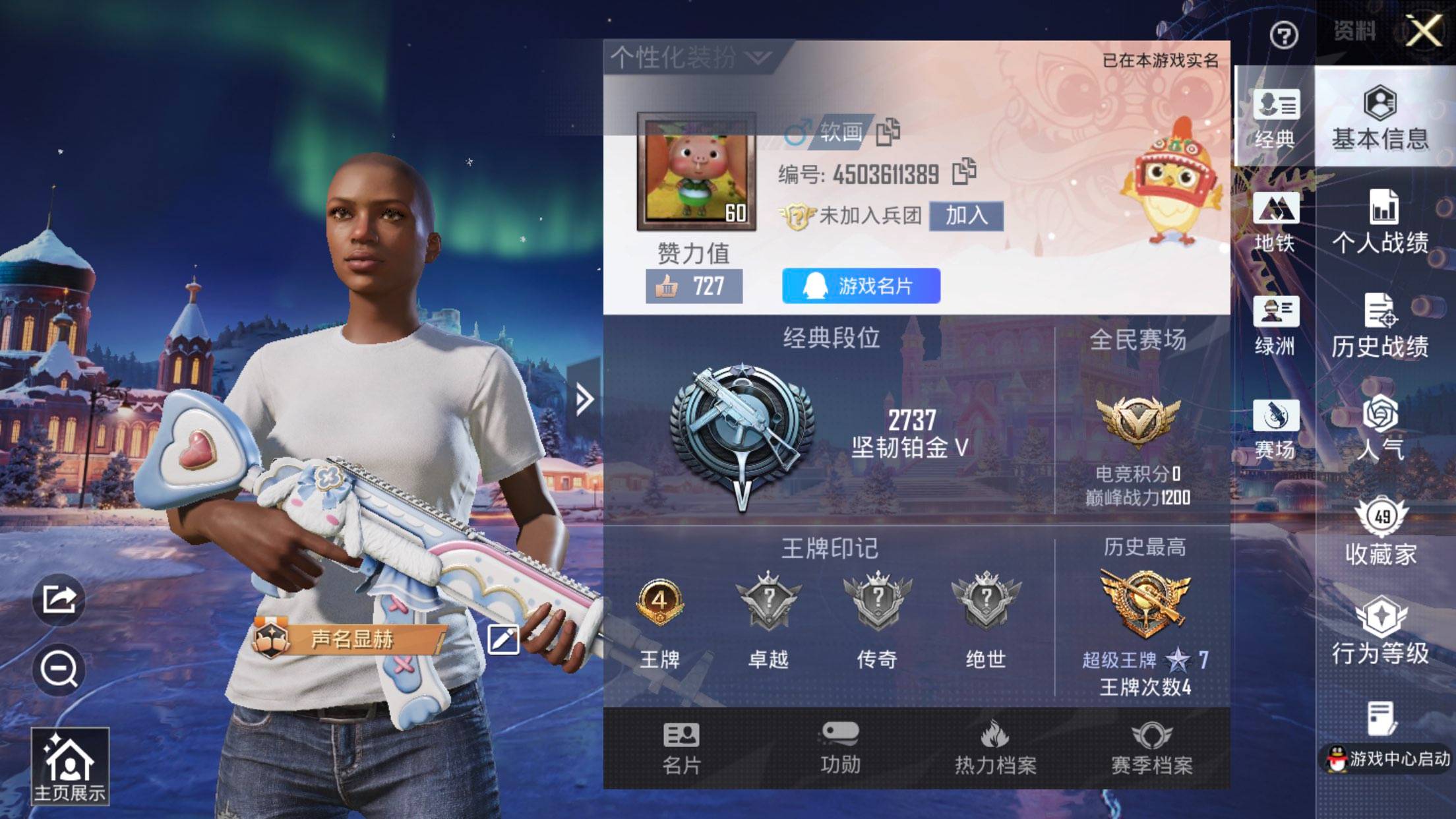Give a like on the 727 thumbs-up
1456x819 pixels.
(694, 287)
